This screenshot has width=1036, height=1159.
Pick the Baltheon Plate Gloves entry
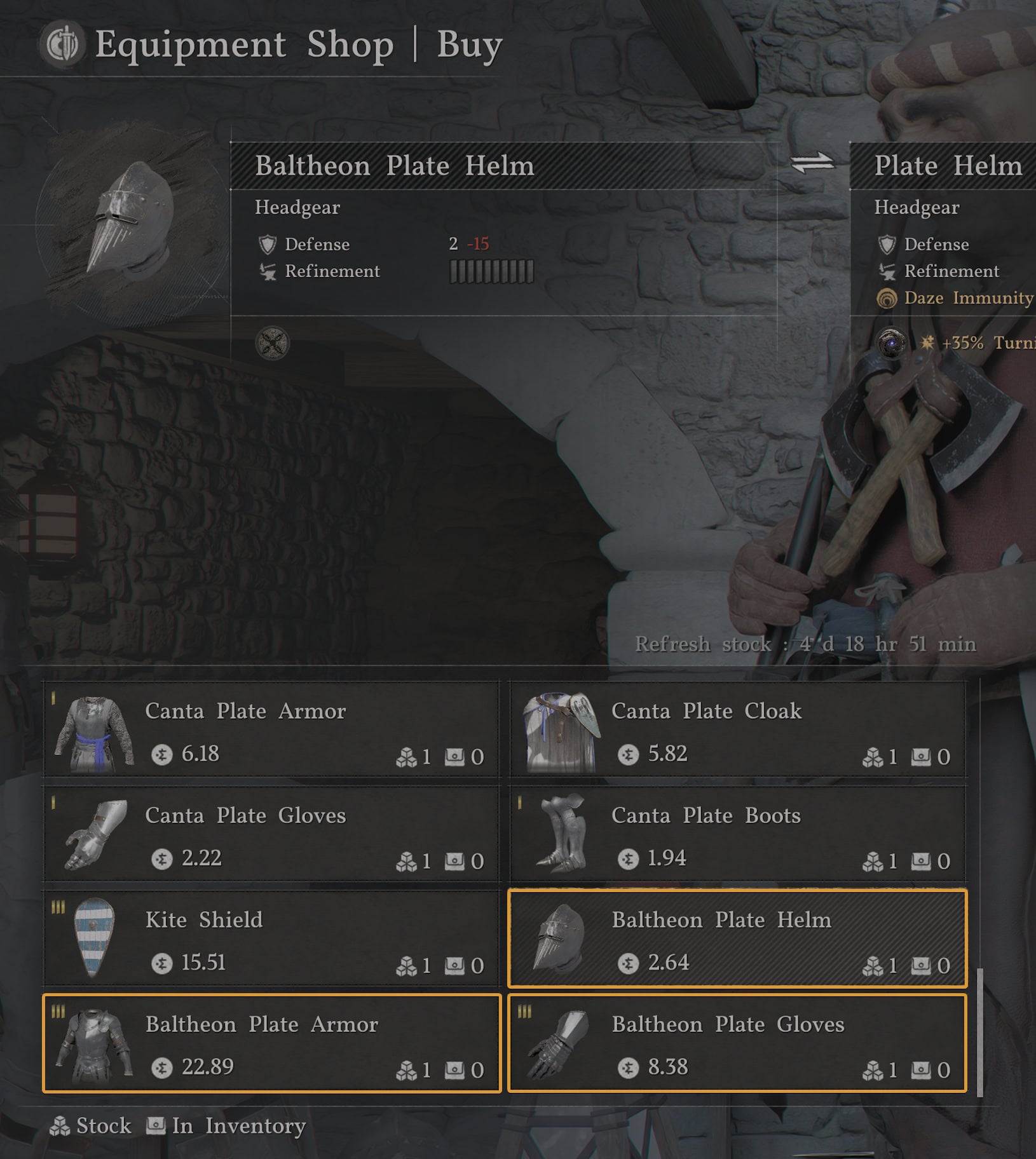coord(737,1043)
